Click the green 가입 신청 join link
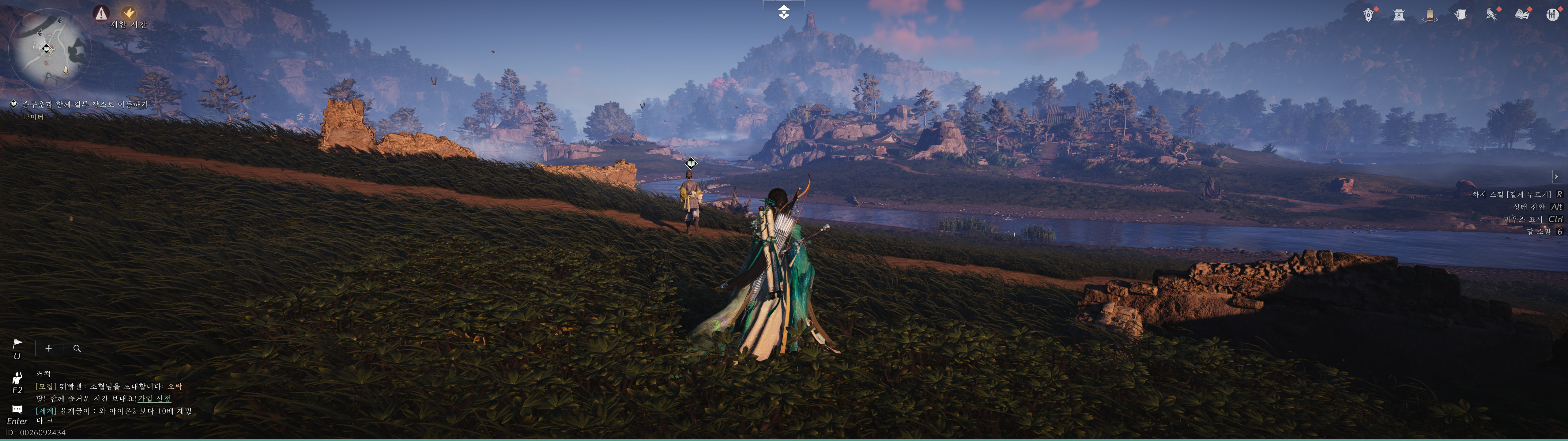1568x441 pixels. tap(154, 398)
